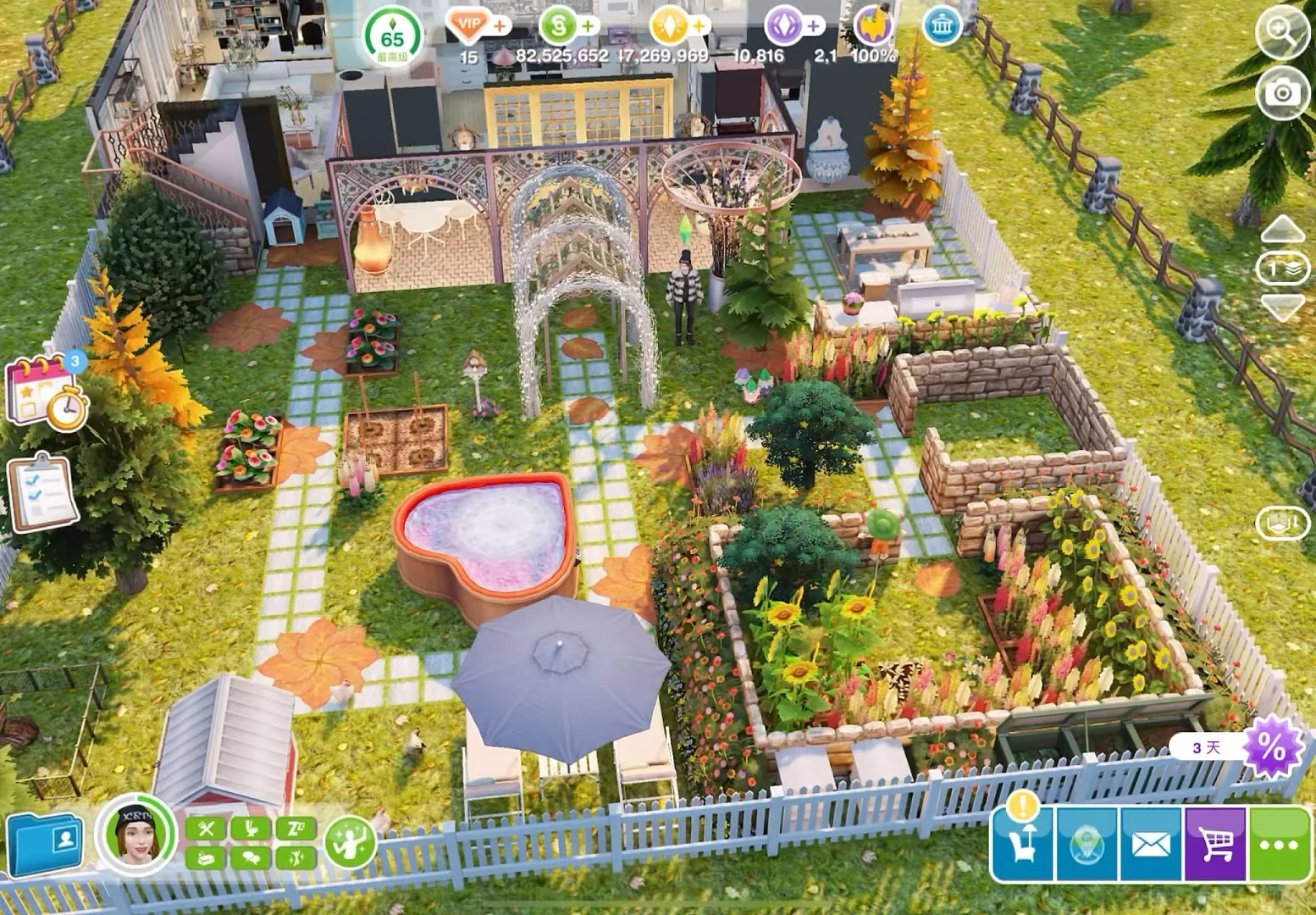The width and height of the screenshot is (1316, 915).
Task: Open the llama piñata icon
Action: click(x=873, y=26)
